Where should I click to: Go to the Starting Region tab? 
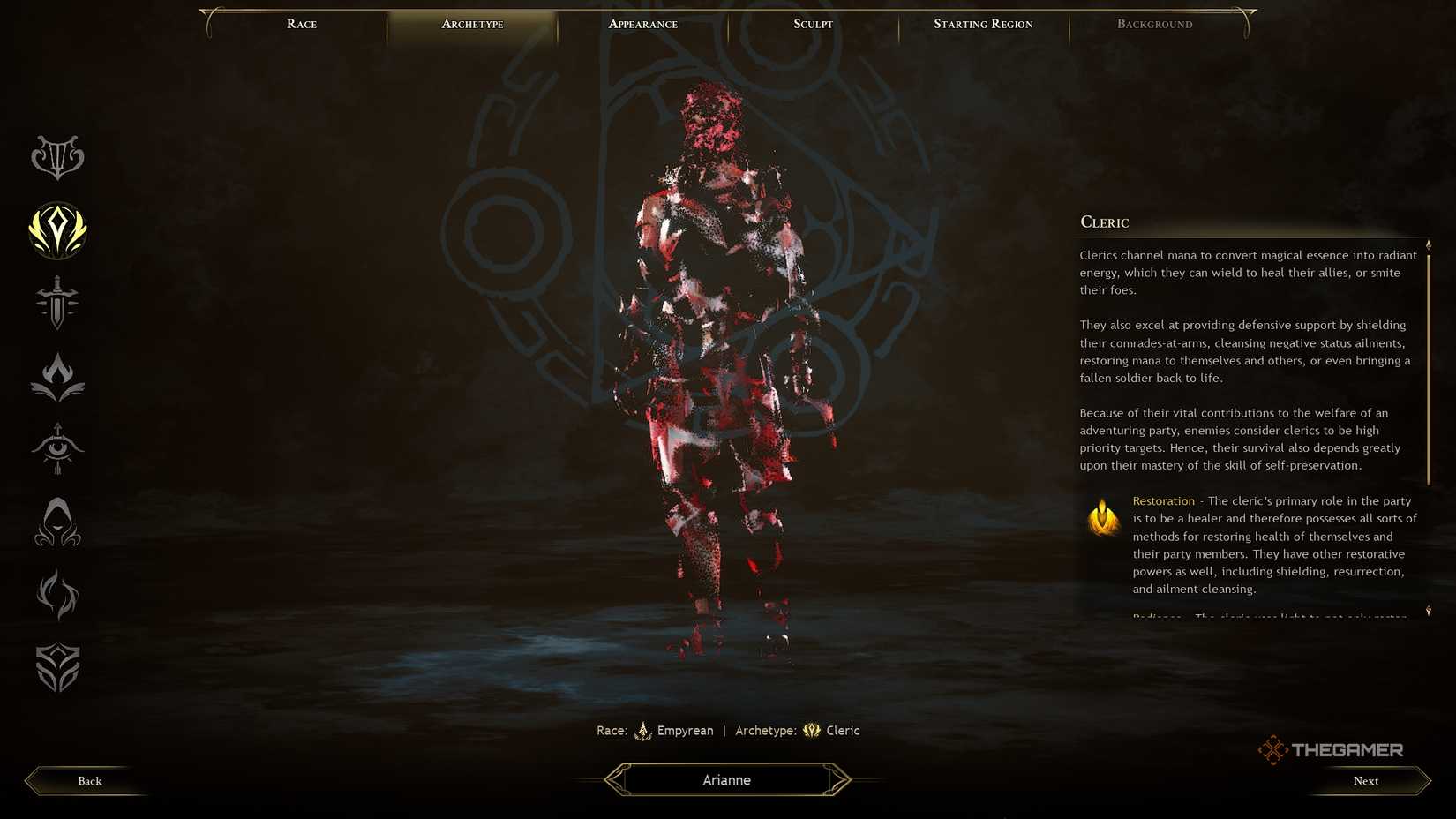(x=983, y=24)
